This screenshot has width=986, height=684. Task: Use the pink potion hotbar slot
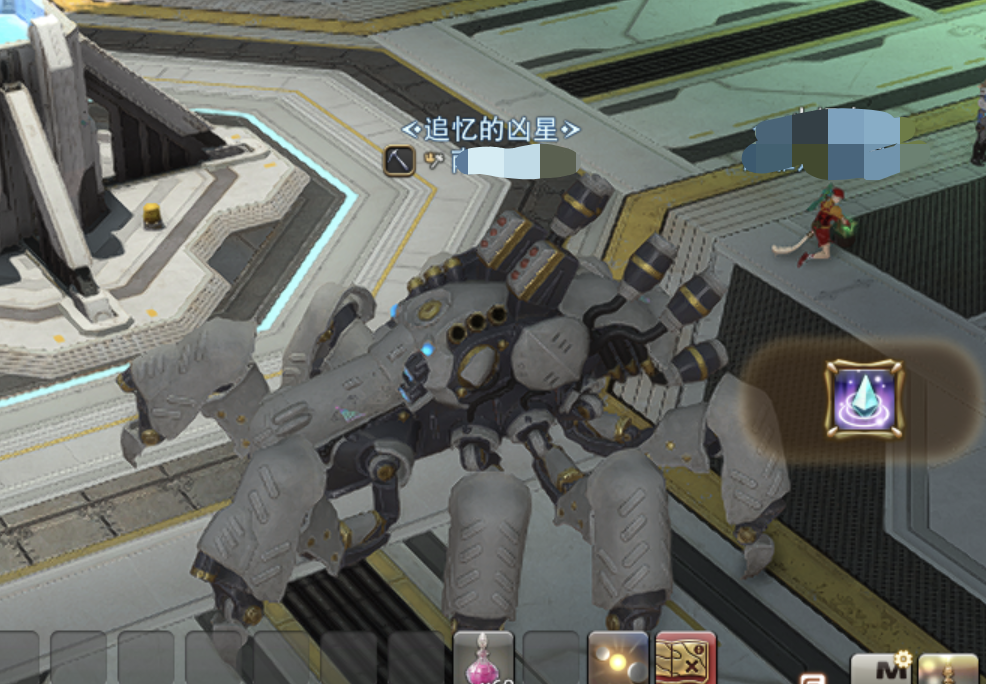[x=483, y=658]
